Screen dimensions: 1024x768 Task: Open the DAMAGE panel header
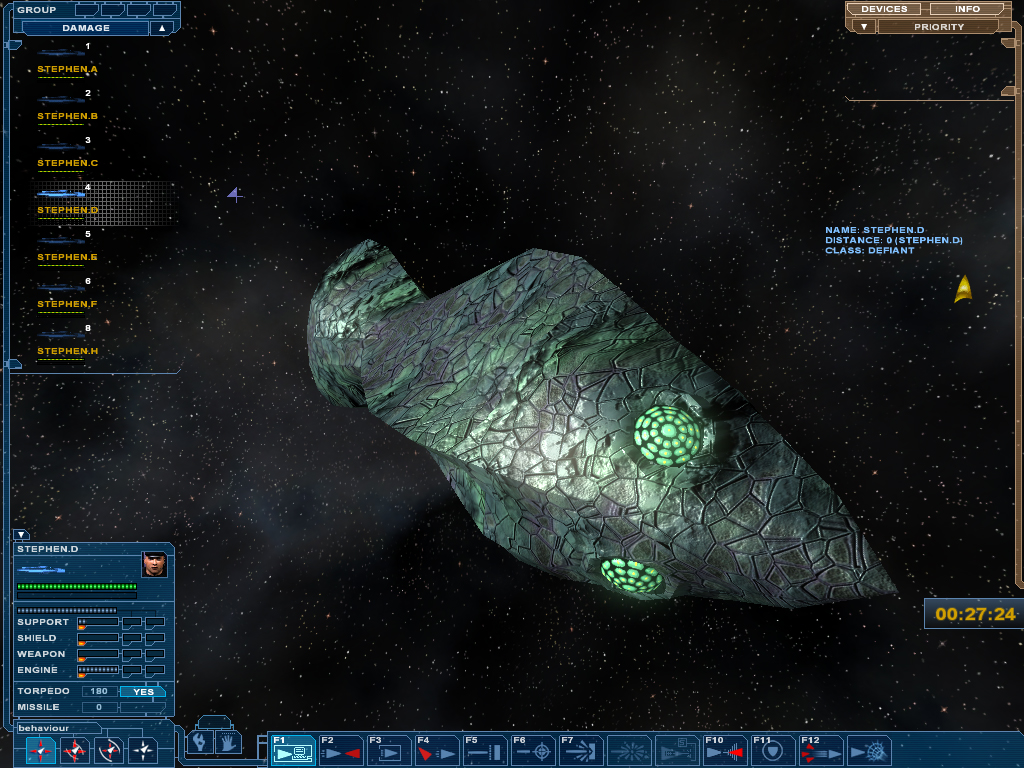tap(86, 28)
